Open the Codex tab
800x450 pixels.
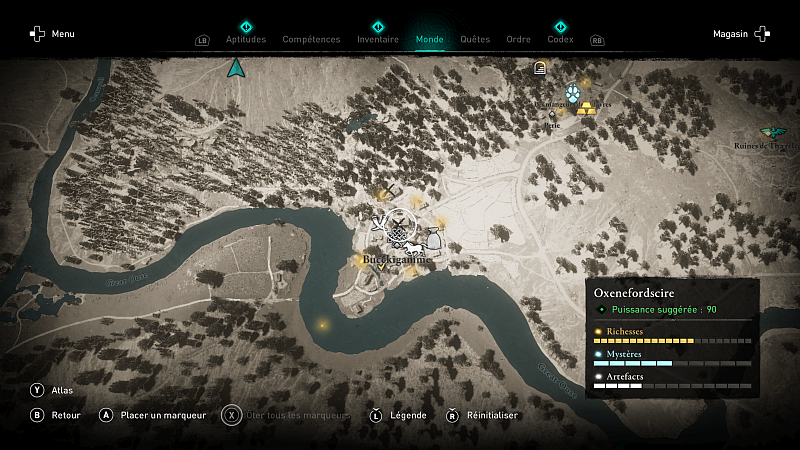click(560, 39)
